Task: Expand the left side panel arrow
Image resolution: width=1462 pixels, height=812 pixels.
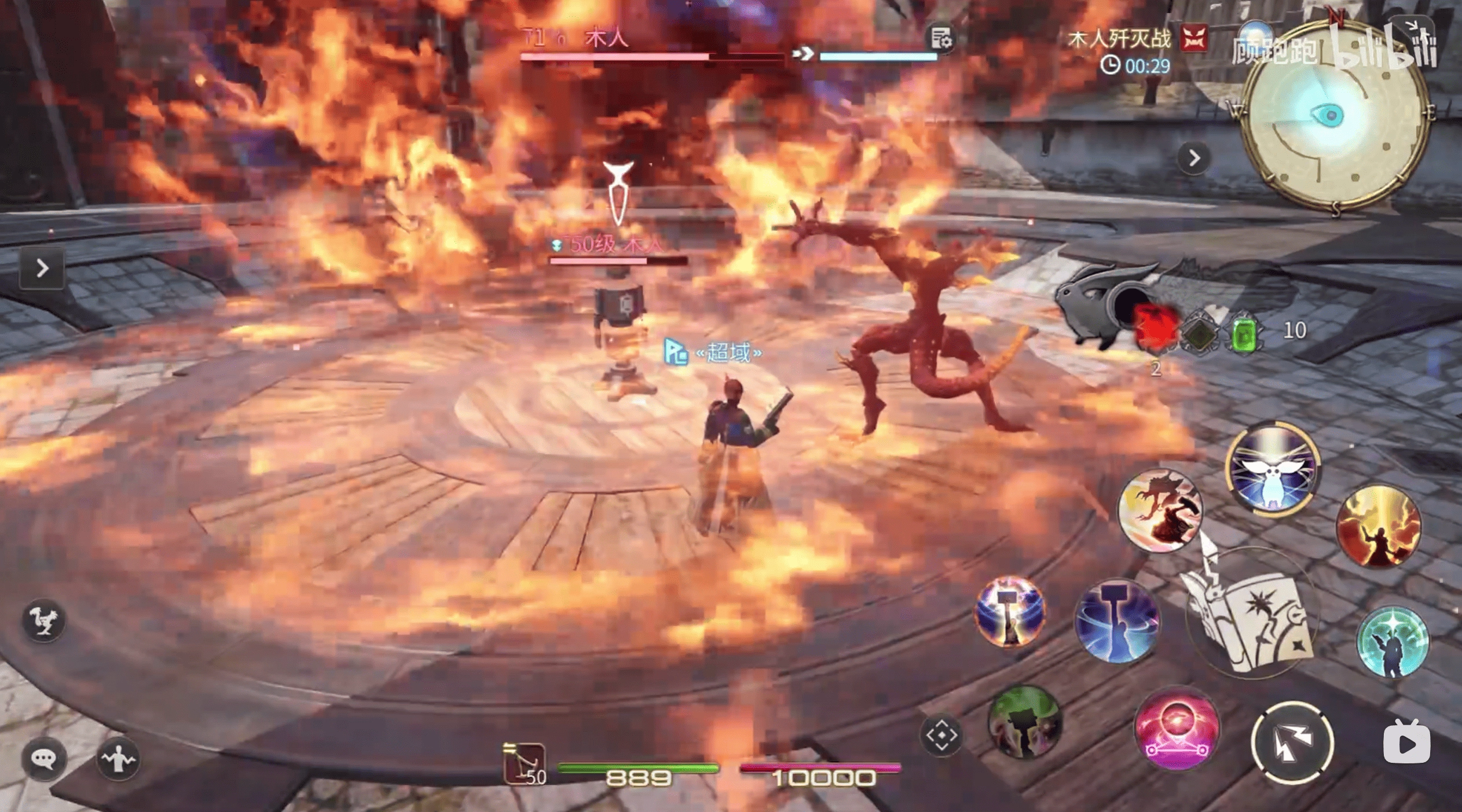Action: pyautogui.click(x=42, y=268)
